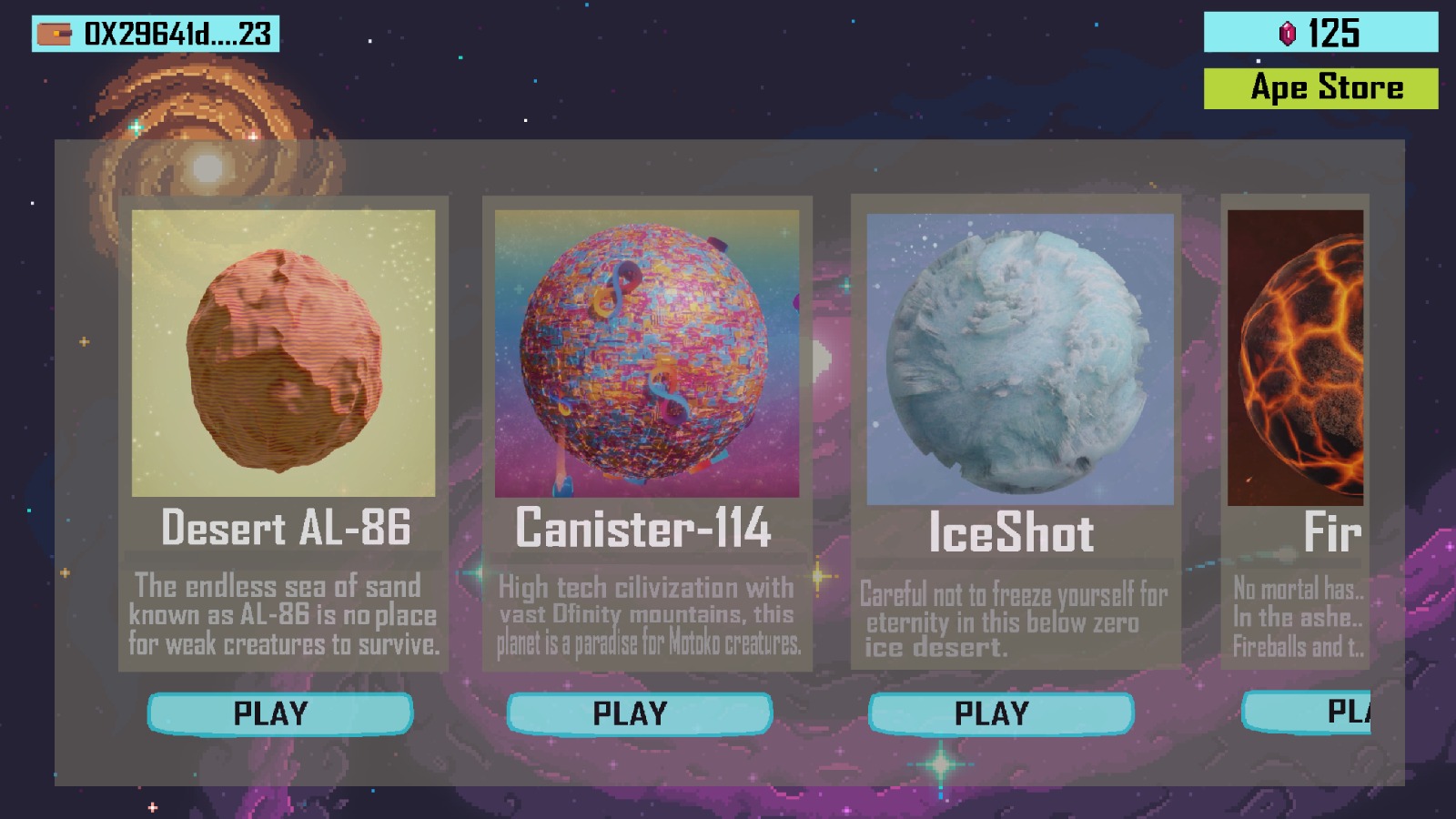Screen dimensions: 1456x819
Task: Select the Desert AL-86 planet image
Action: tap(283, 353)
